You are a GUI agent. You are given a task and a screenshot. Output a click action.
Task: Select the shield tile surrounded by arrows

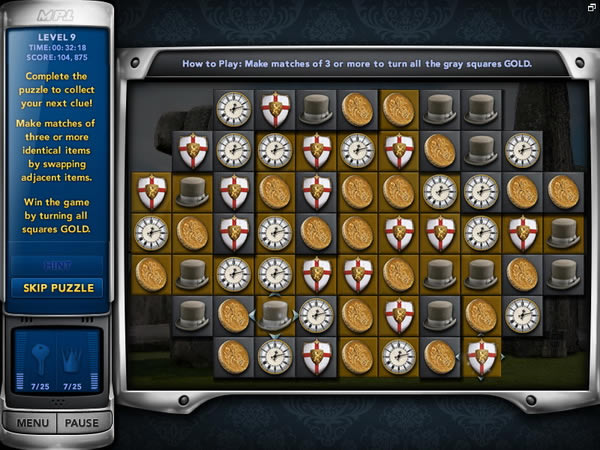481,355
